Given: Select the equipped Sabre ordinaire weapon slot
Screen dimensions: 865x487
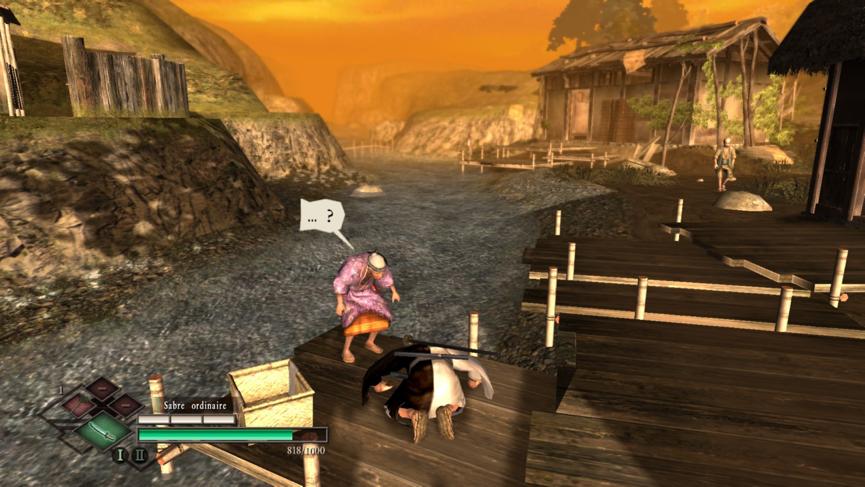Looking at the screenshot, I should point(104,432).
